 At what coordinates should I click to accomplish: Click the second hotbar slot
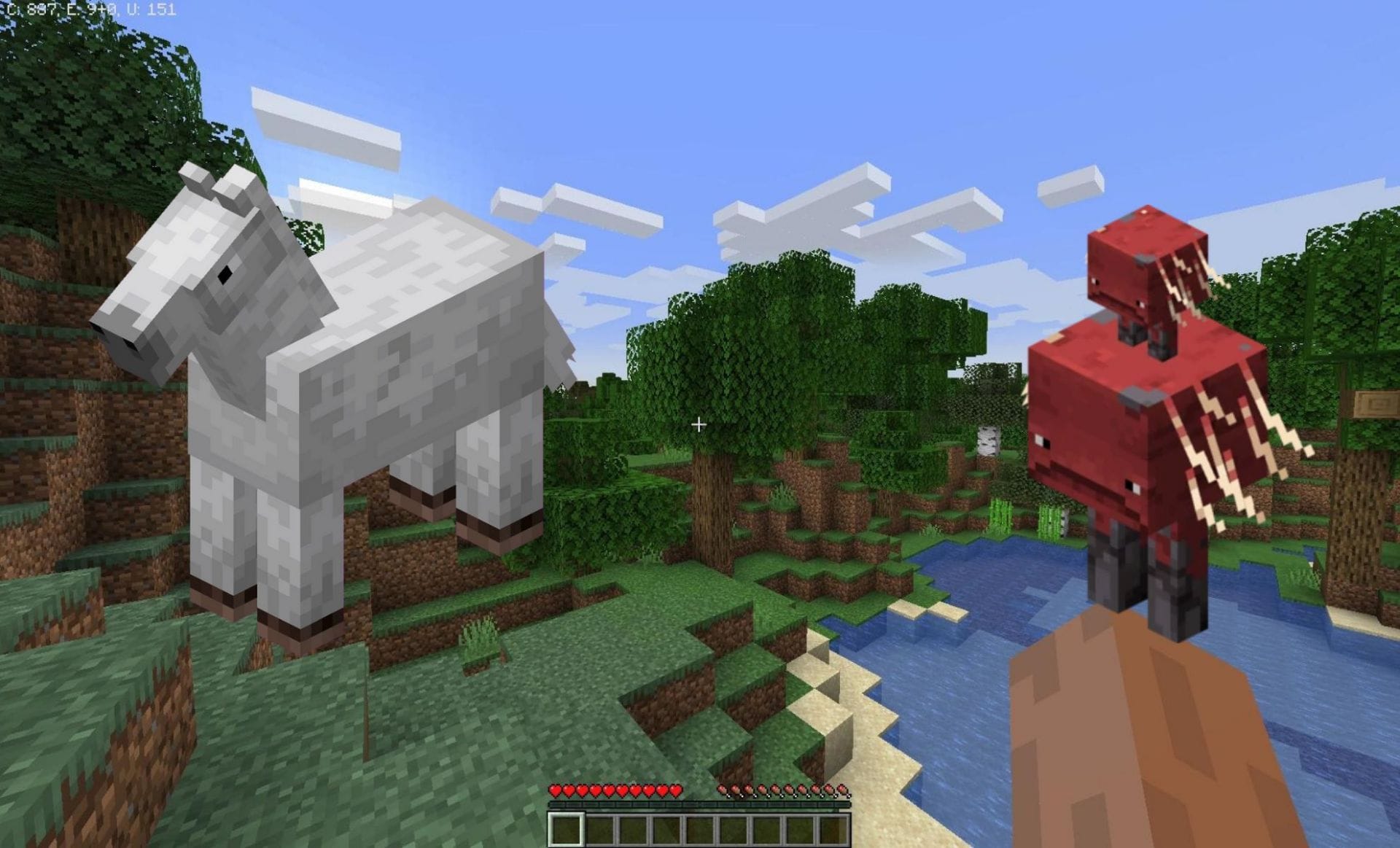pyautogui.click(x=599, y=829)
